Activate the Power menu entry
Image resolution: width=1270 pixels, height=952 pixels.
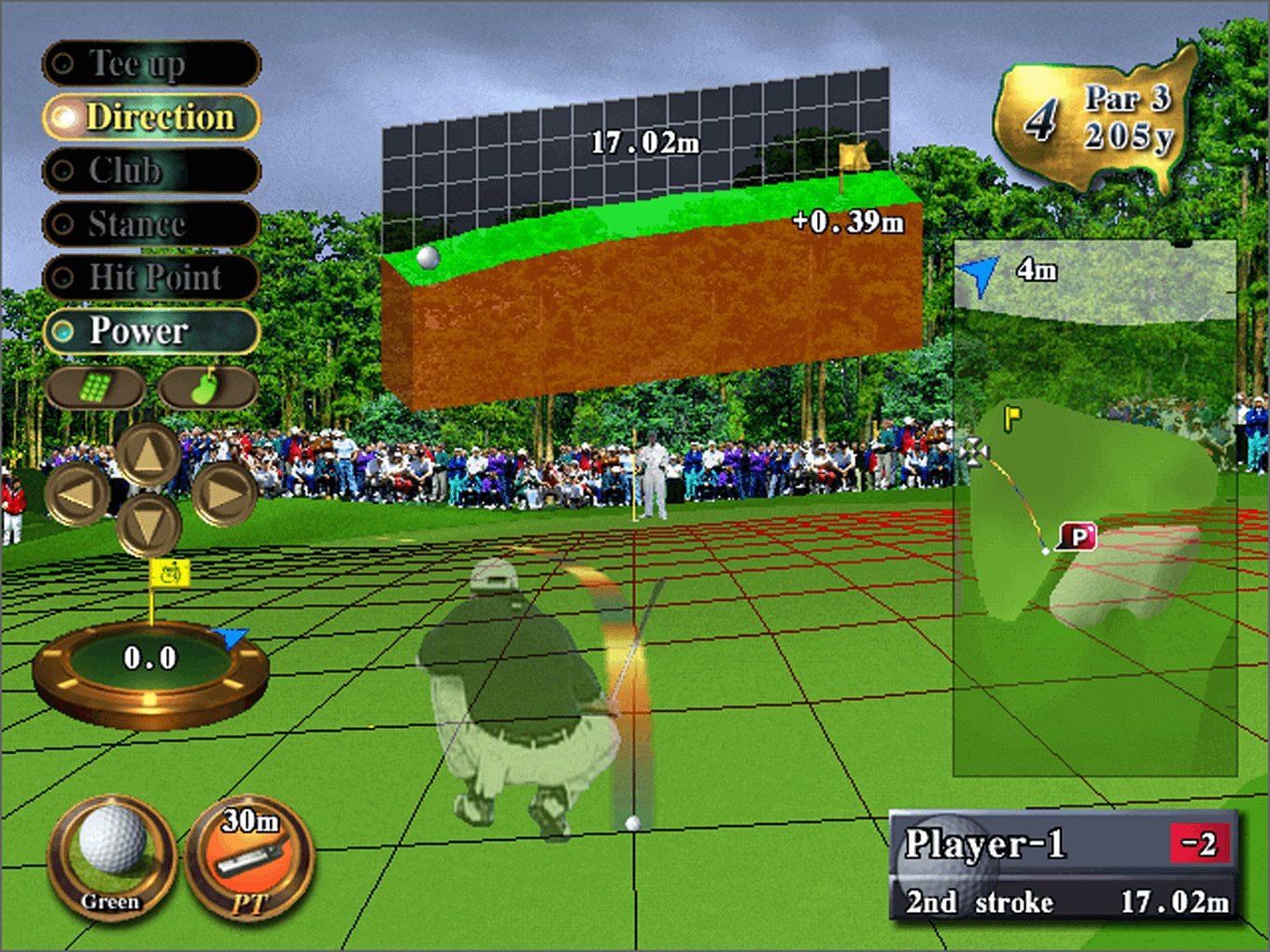pos(150,331)
